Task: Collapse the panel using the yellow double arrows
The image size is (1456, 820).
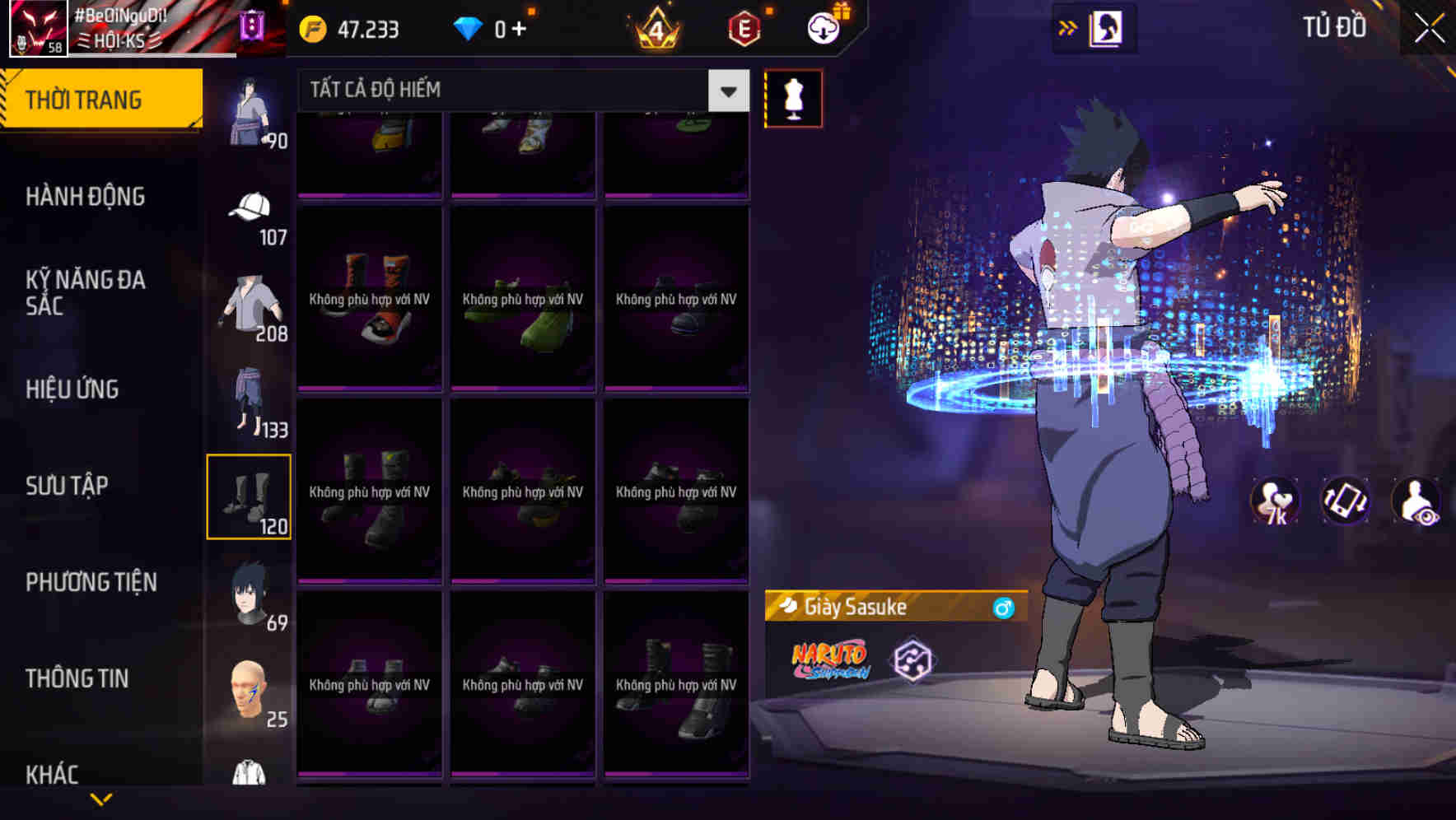Action: coord(1068,26)
